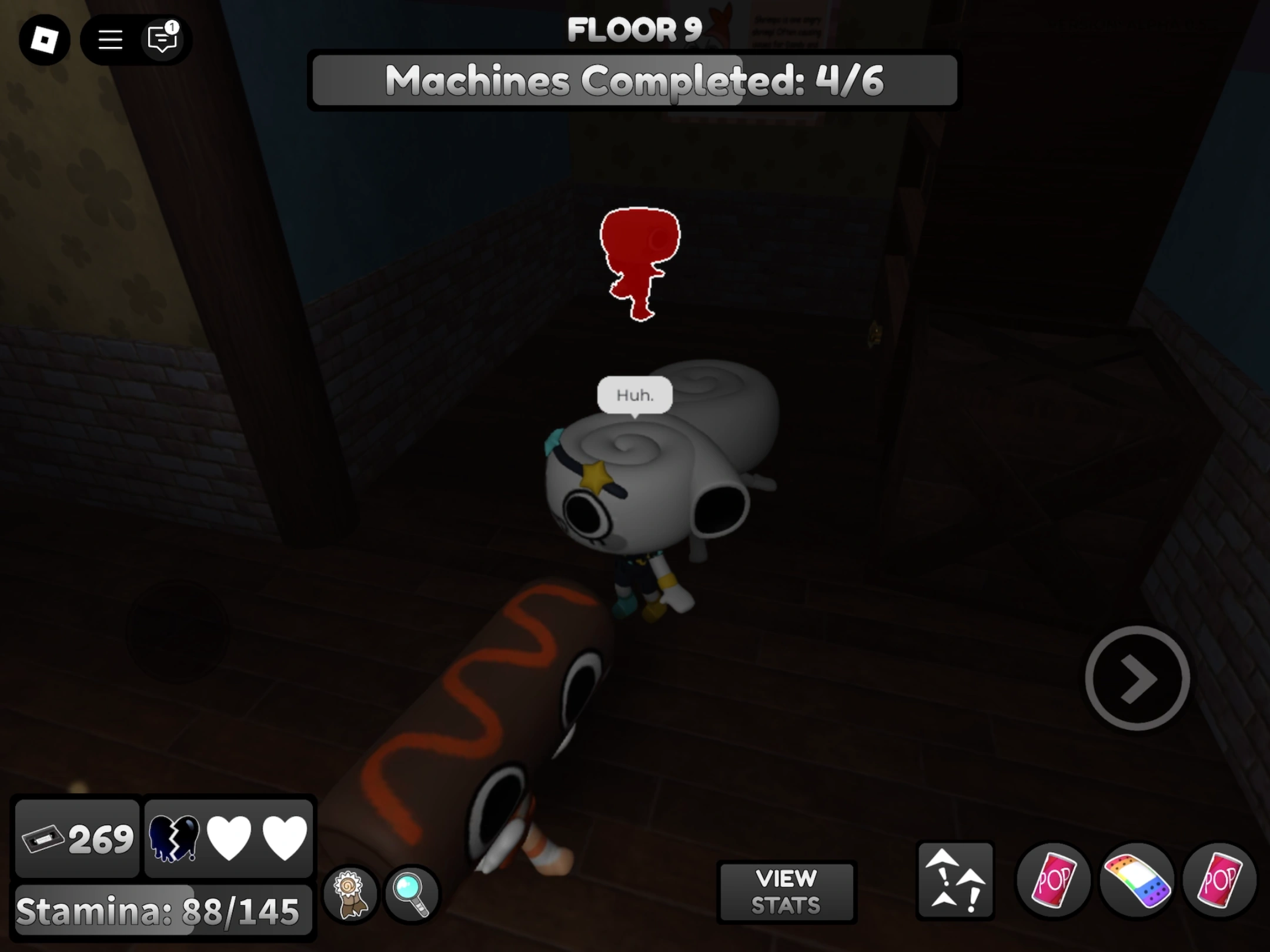Click the FLOOR 9 title text

pyautogui.click(x=634, y=31)
